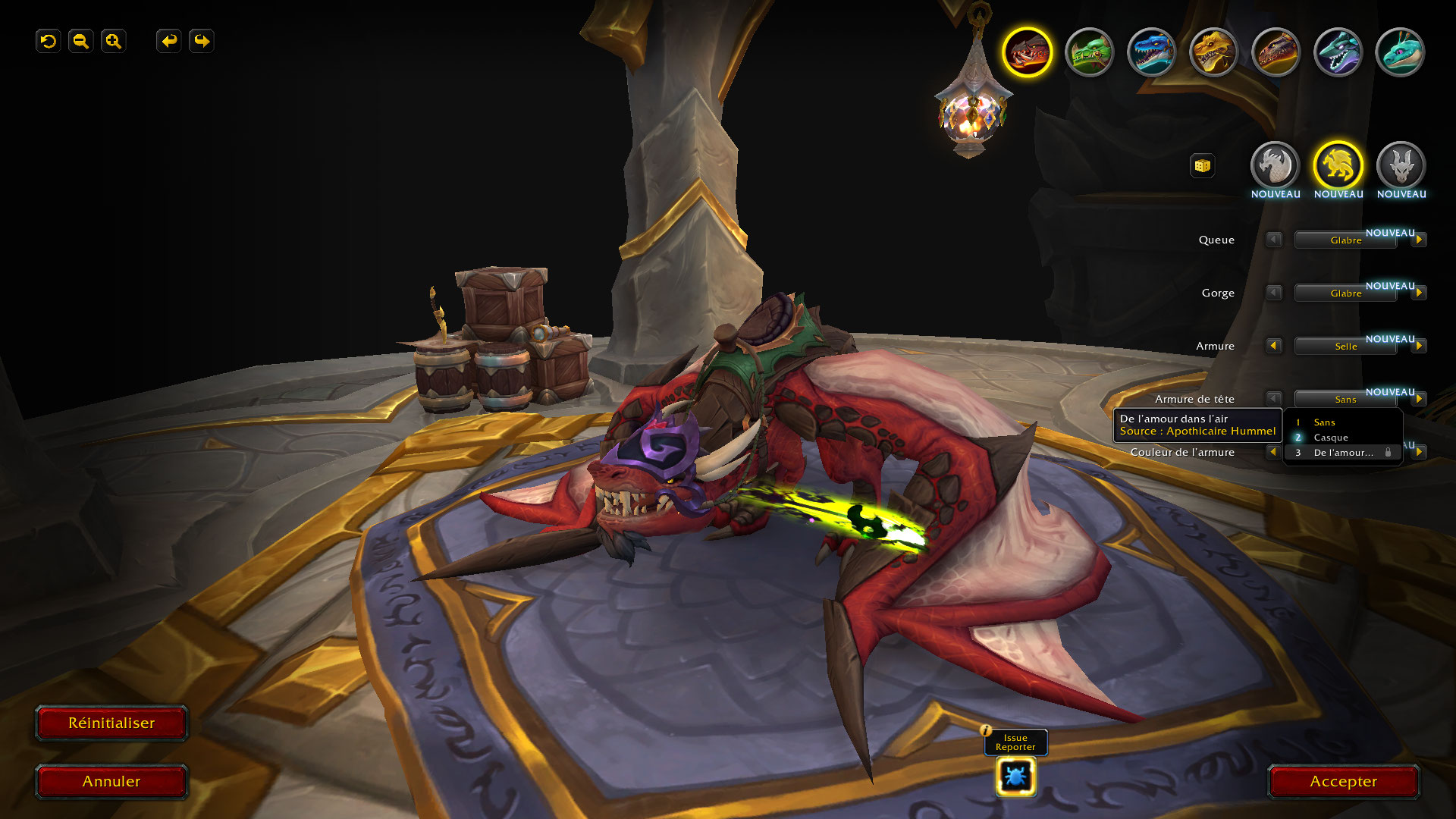1456x819 pixels.
Task: Zoom out using the magnifier minus icon
Action: pyautogui.click(x=81, y=41)
